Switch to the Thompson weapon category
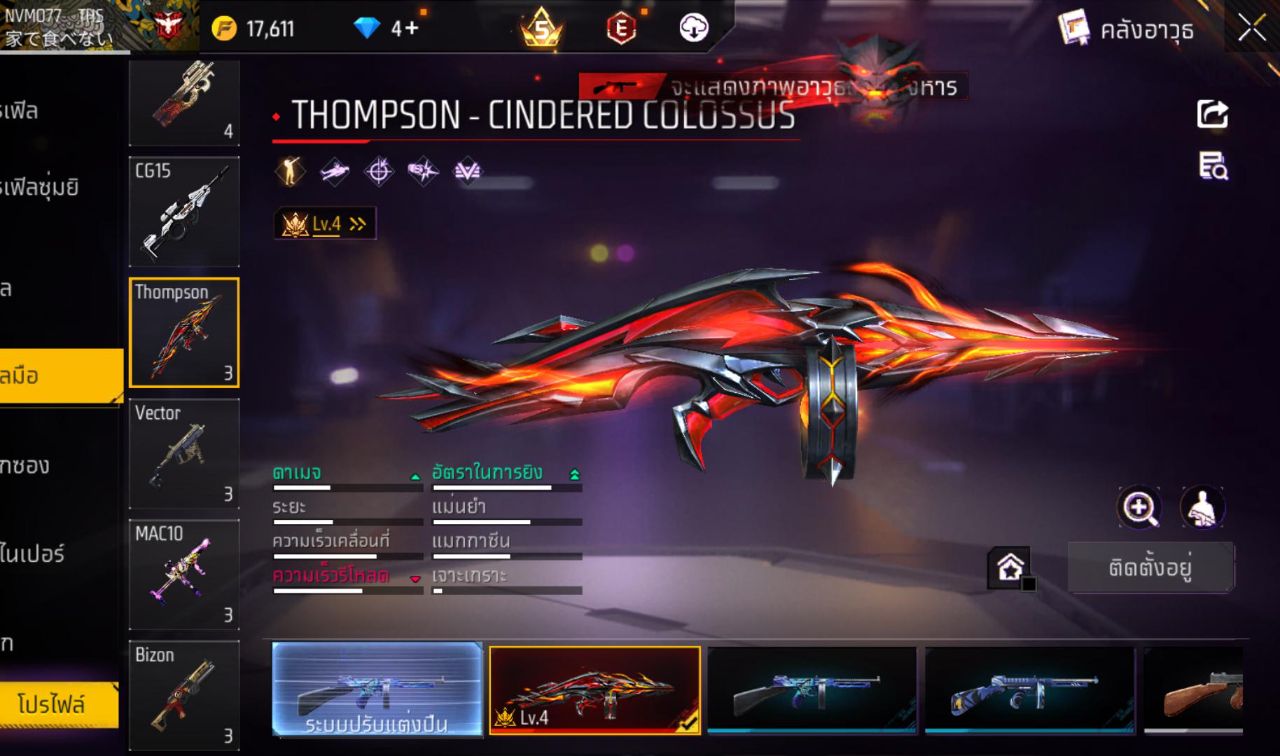The height and width of the screenshot is (756, 1280). pos(184,332)
